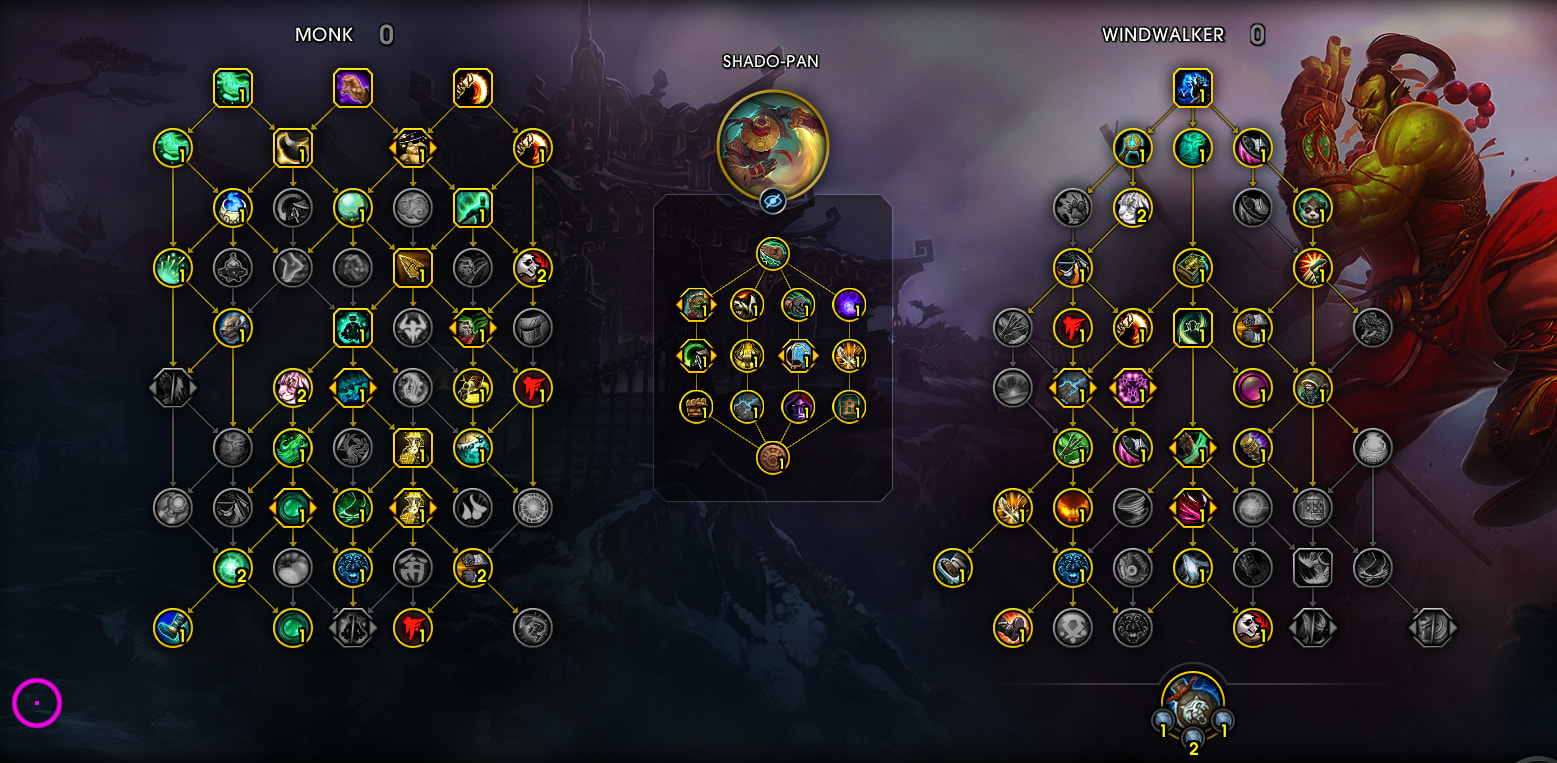Screen dimensions: 1557x763
Task: Choose the square green swirl talent atop Monk tree
Action: click(233, 88)
